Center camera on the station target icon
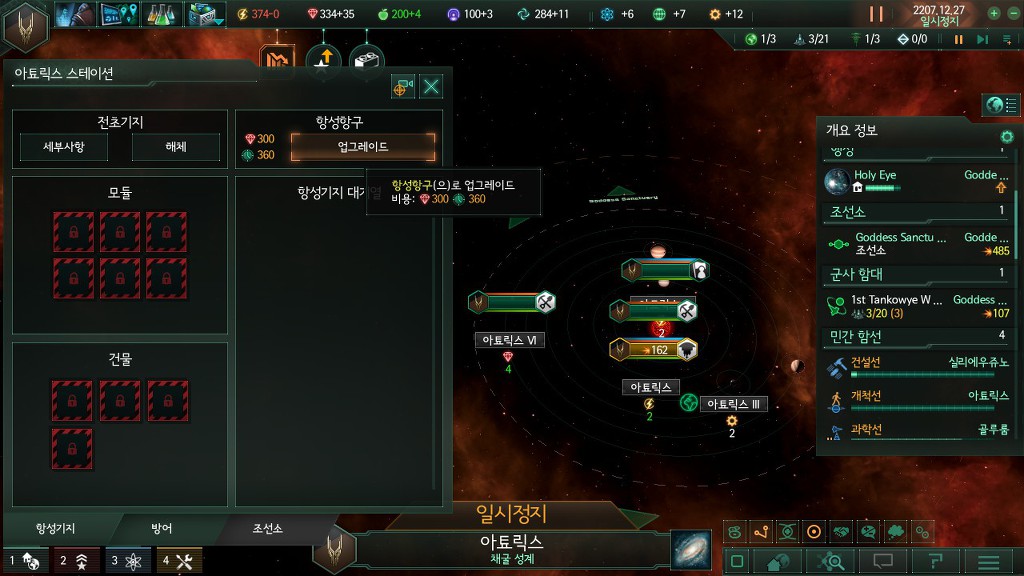 click(403, 87)
